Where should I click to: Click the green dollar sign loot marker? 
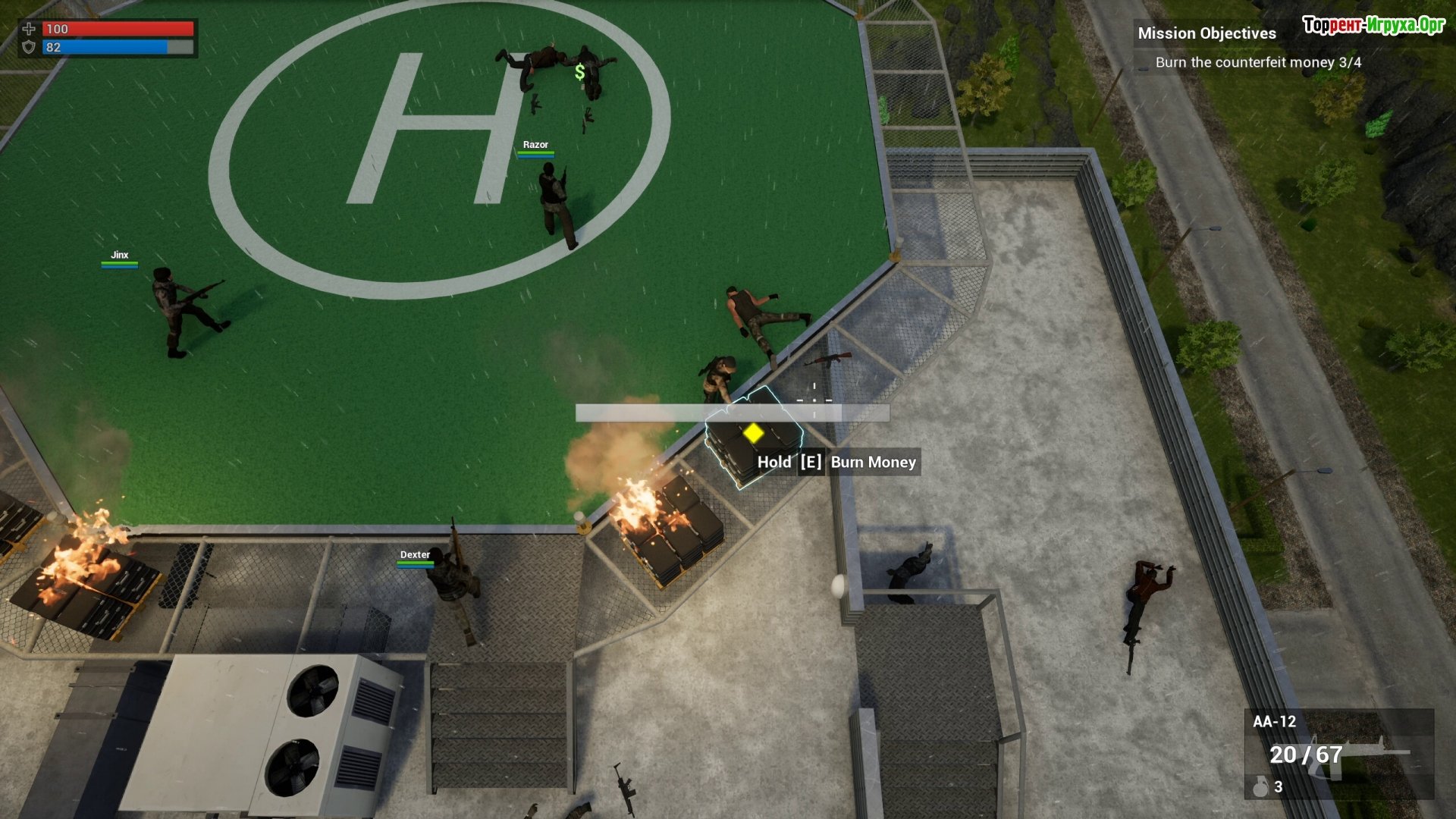580,73
